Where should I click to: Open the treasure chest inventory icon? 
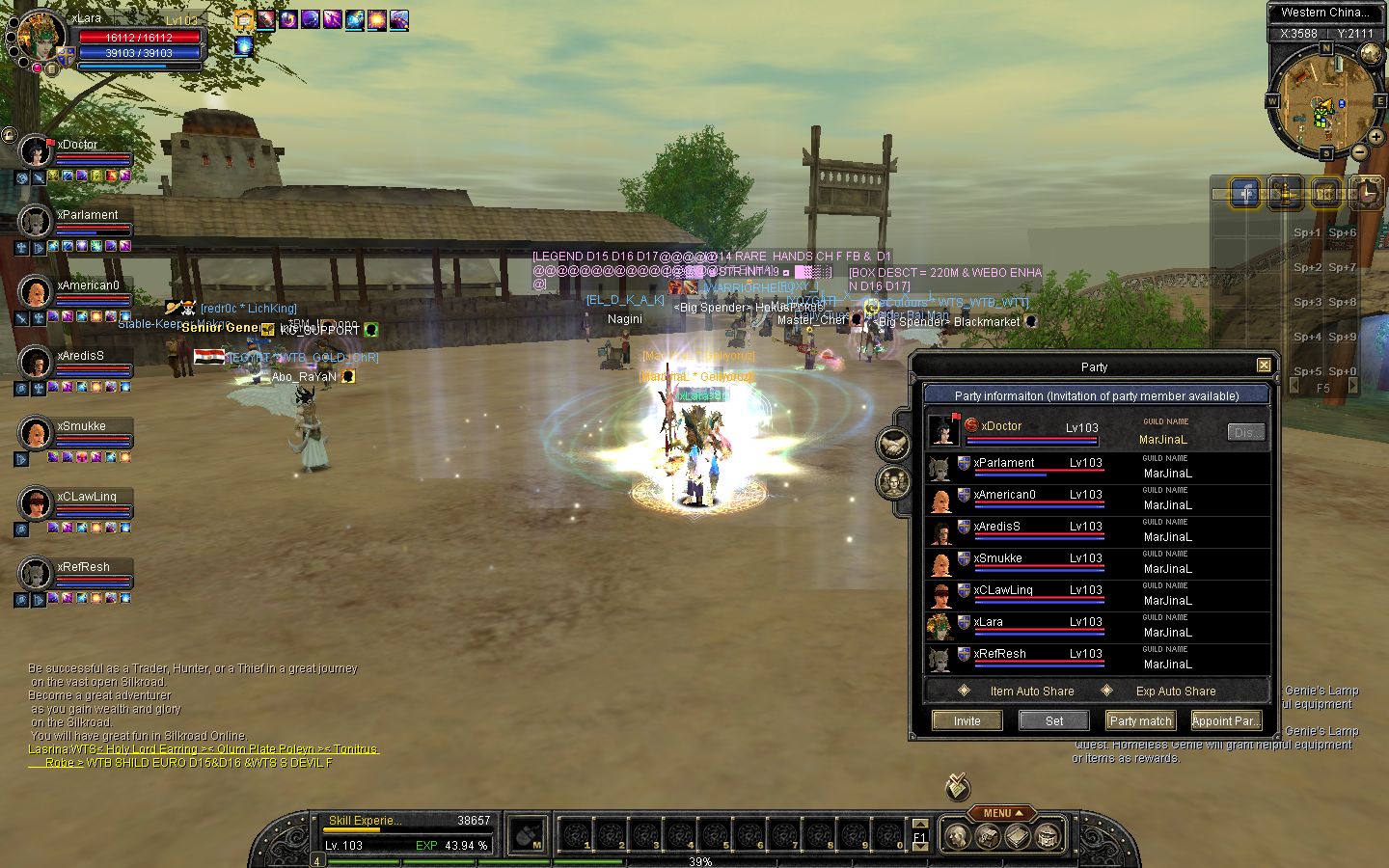(987, 836)
